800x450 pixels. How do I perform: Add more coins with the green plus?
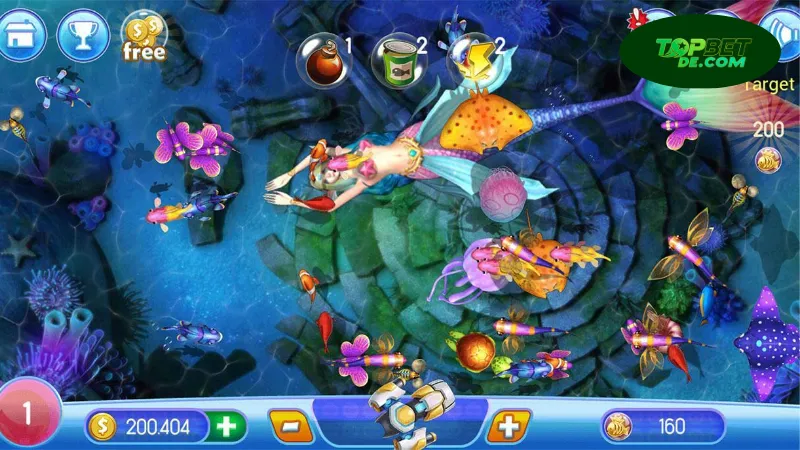pos(228,426)
